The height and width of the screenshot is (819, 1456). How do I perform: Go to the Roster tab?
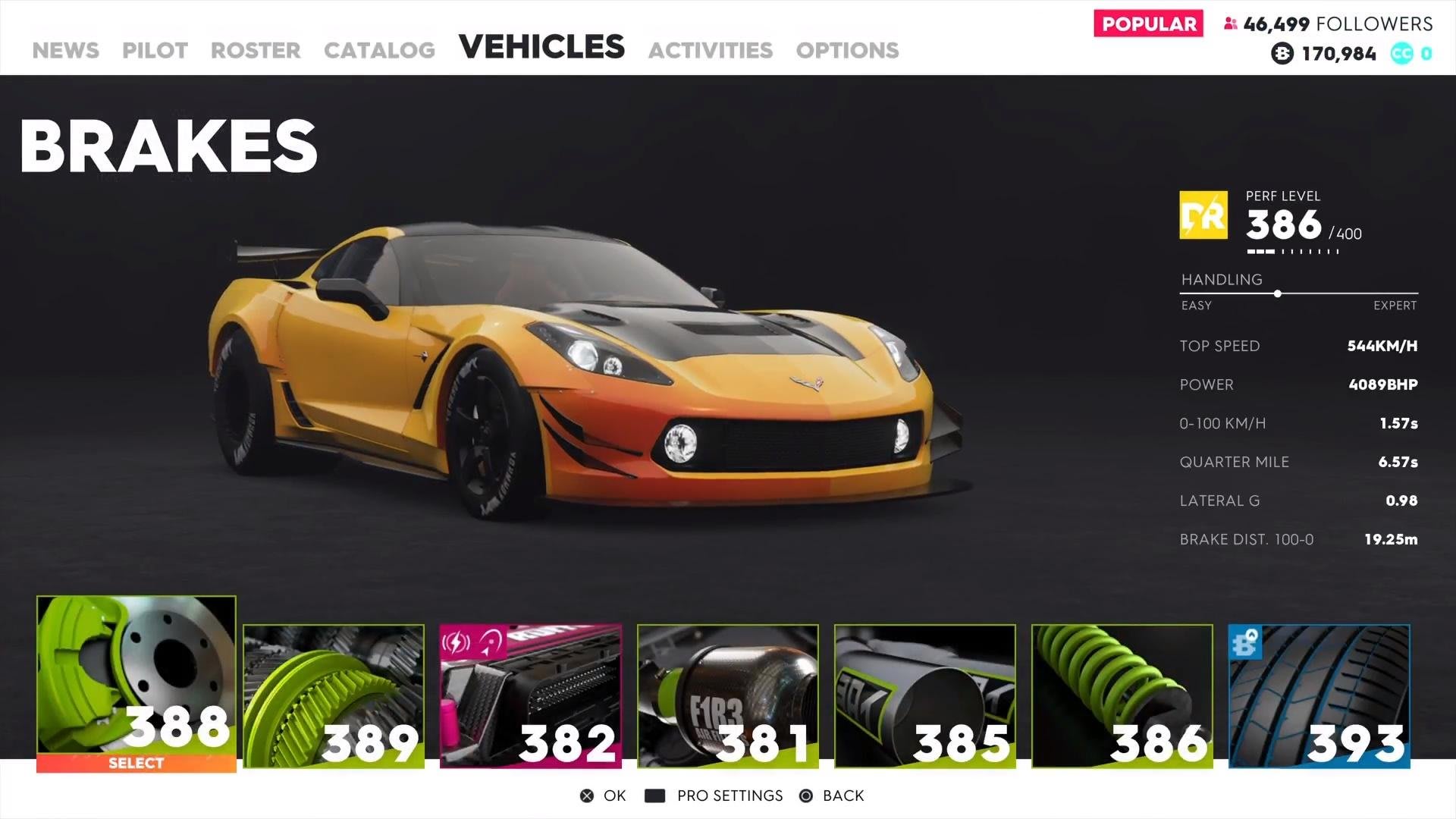(256, 50)
